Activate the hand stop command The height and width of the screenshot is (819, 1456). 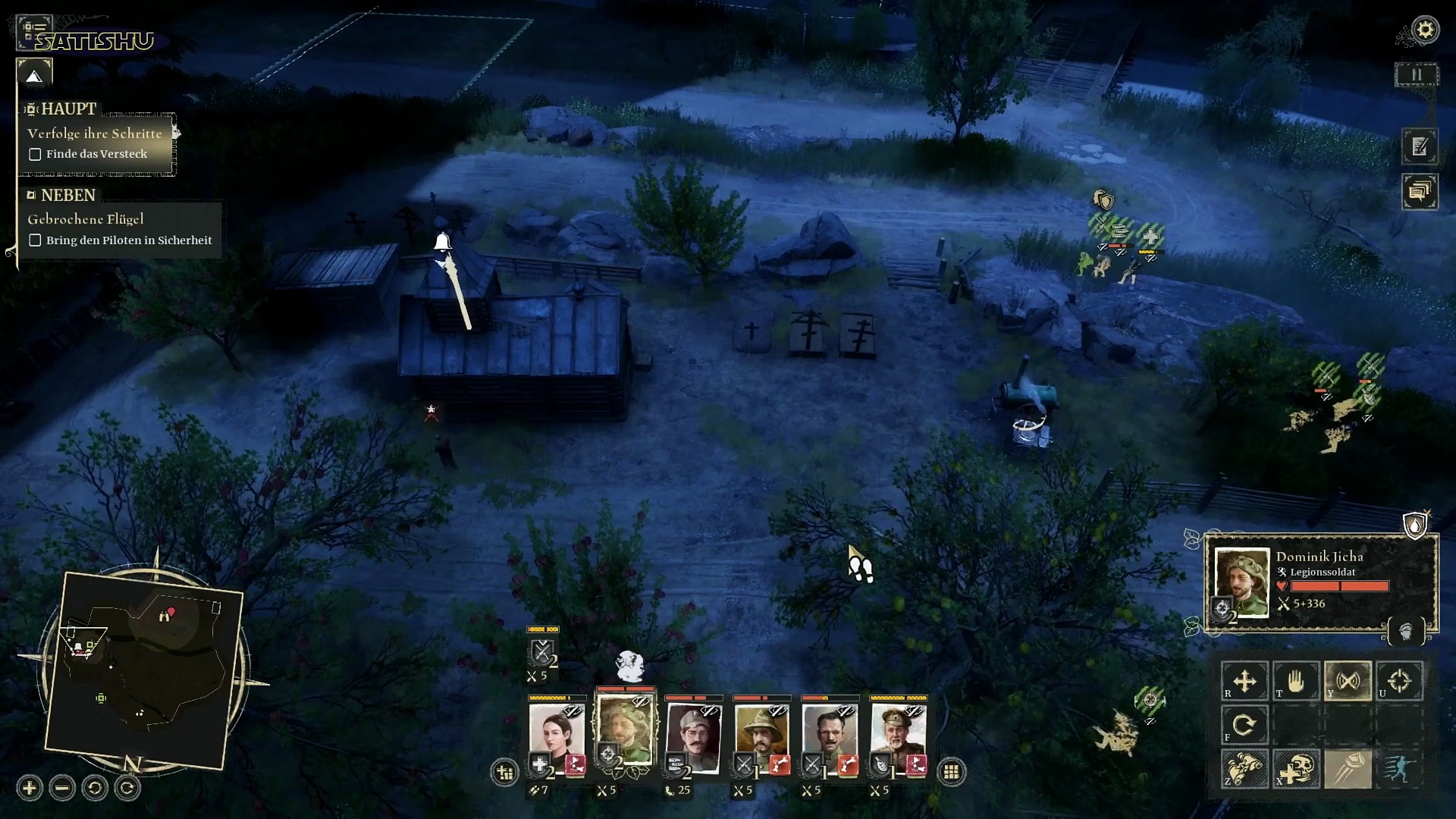[x=1296, y=680]
